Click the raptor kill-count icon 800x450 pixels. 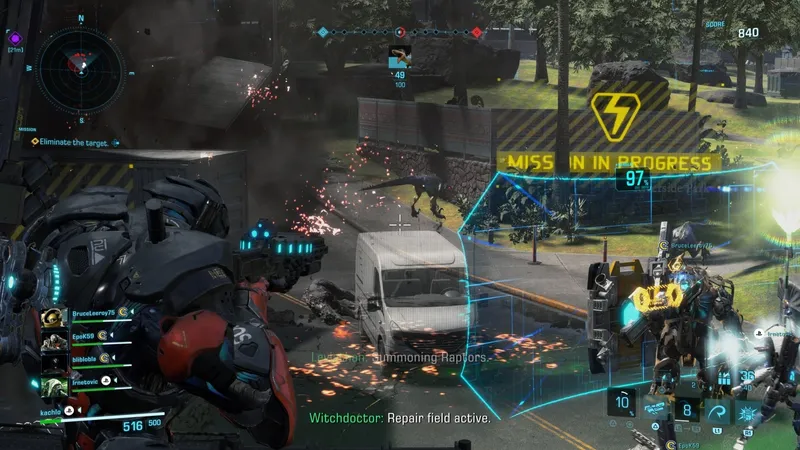point(400,57)
